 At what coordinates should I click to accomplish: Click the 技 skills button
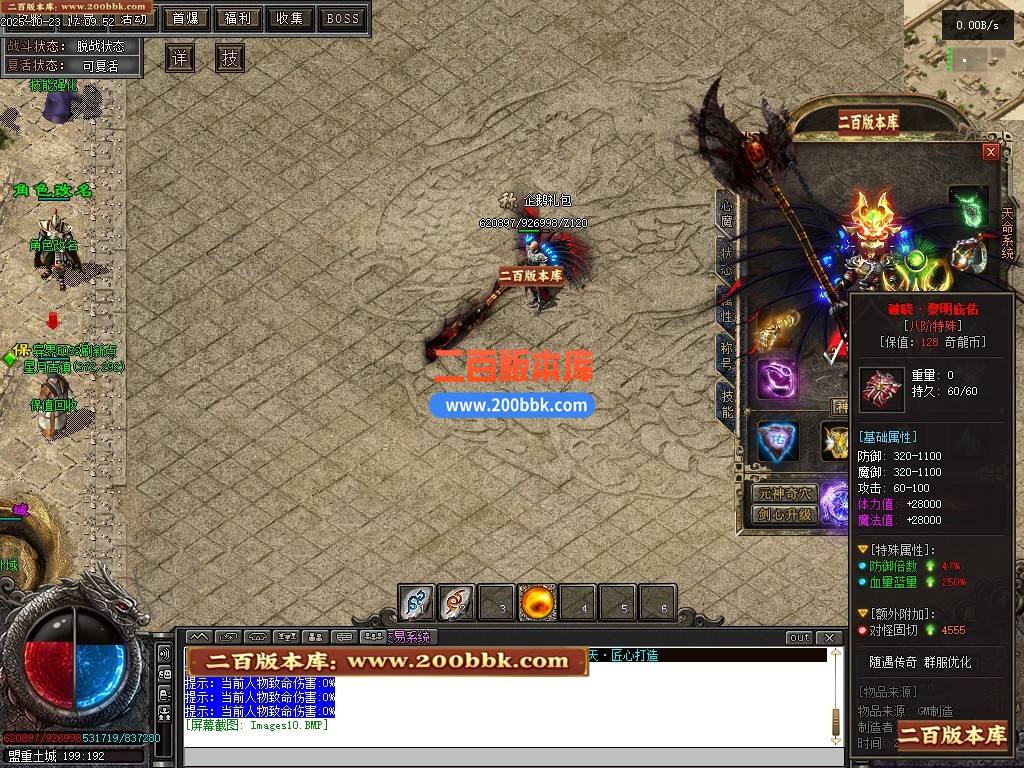tap(230, 58)
